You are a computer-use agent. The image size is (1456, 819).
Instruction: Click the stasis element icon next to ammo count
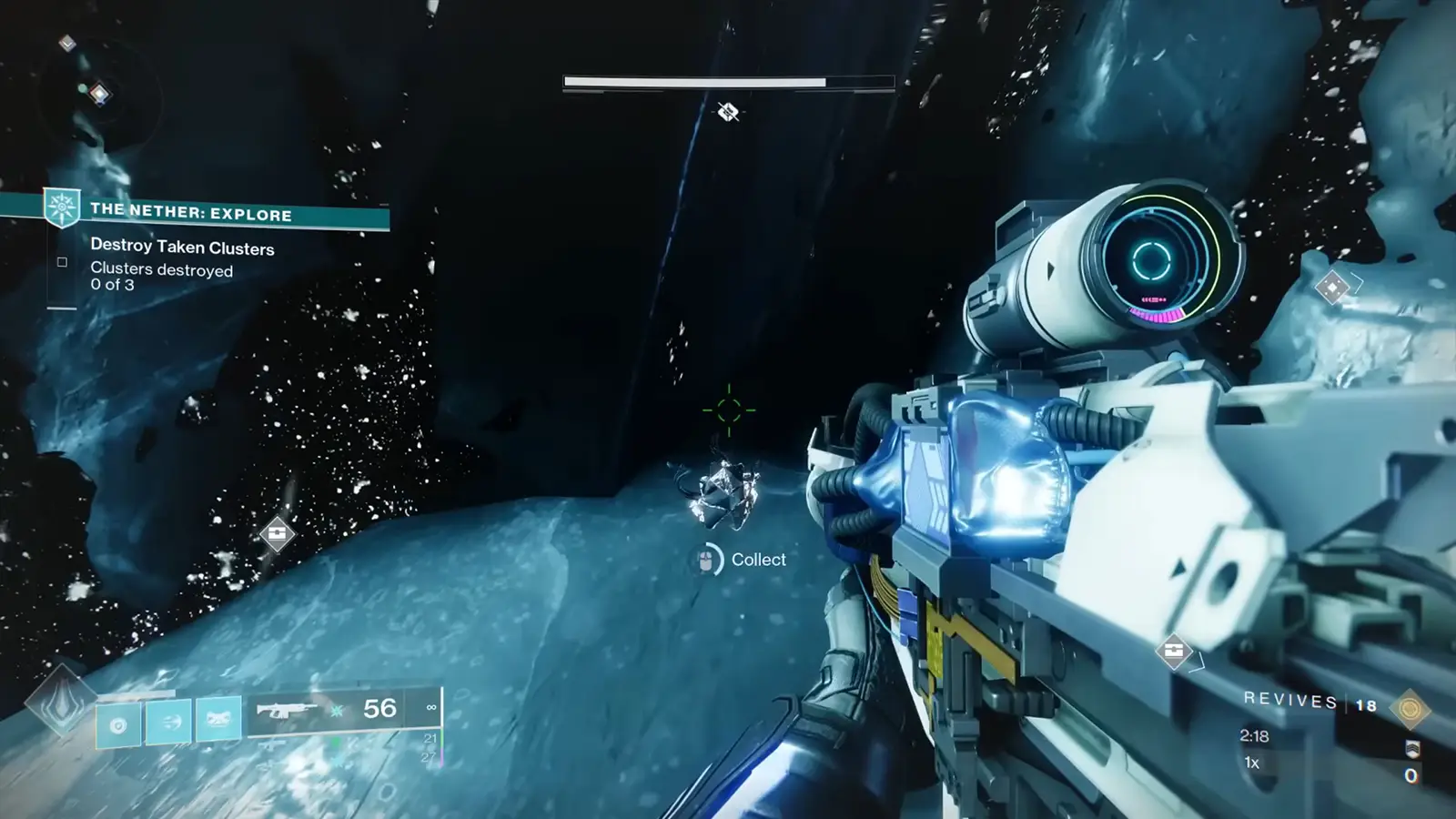[x=337, y=711]
